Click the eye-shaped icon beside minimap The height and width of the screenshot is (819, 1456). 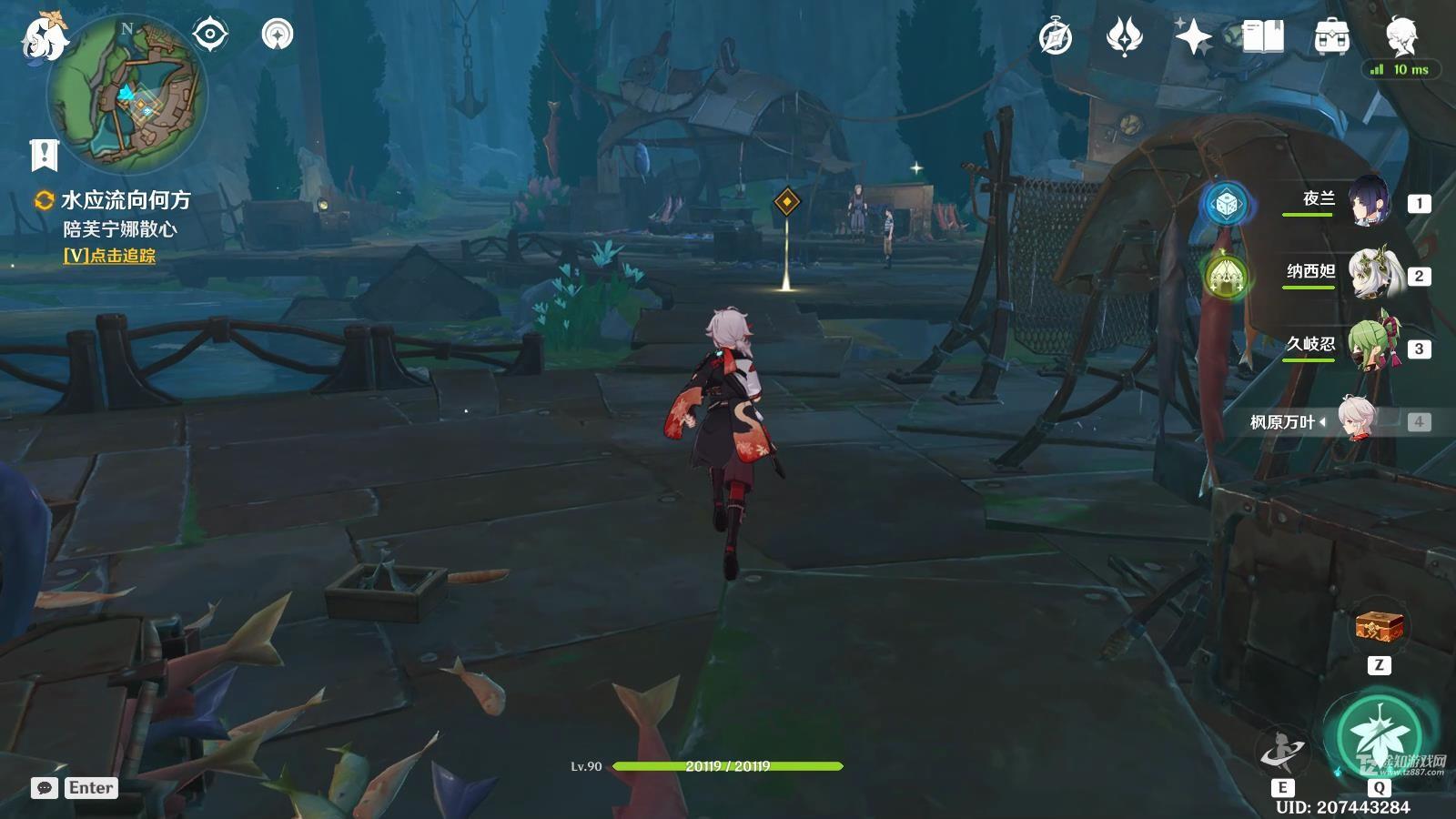pyautogui.click(x=210, y=35)
